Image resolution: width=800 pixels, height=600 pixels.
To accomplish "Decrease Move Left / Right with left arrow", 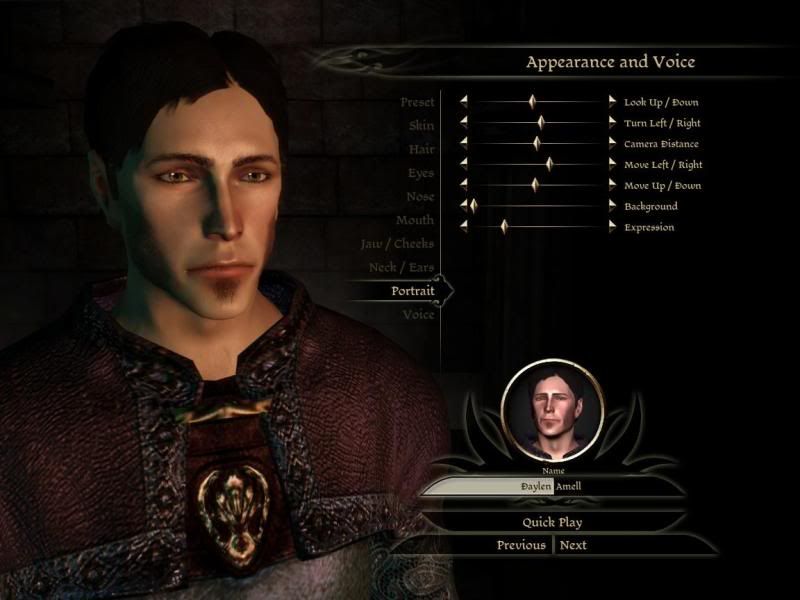I will point(464,164).
